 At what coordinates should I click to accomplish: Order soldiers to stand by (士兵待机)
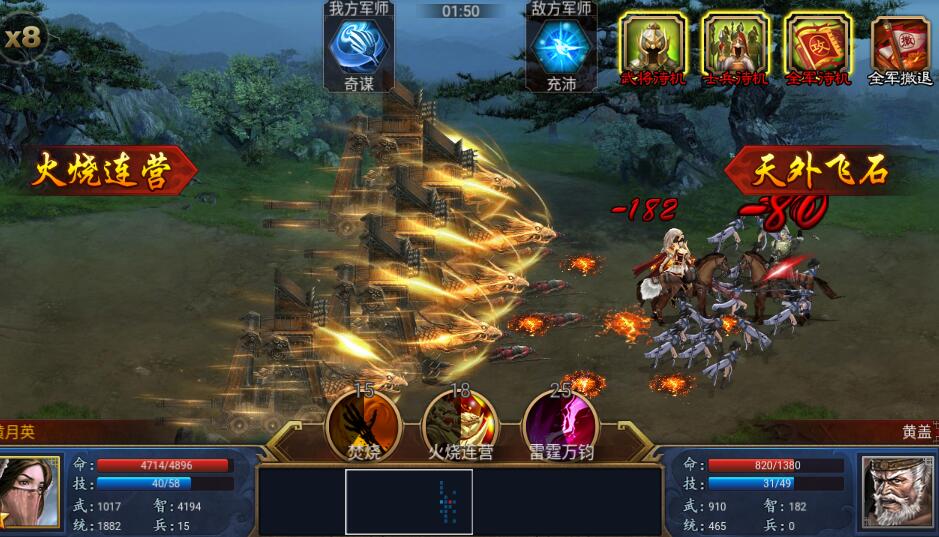coord(735,47)
